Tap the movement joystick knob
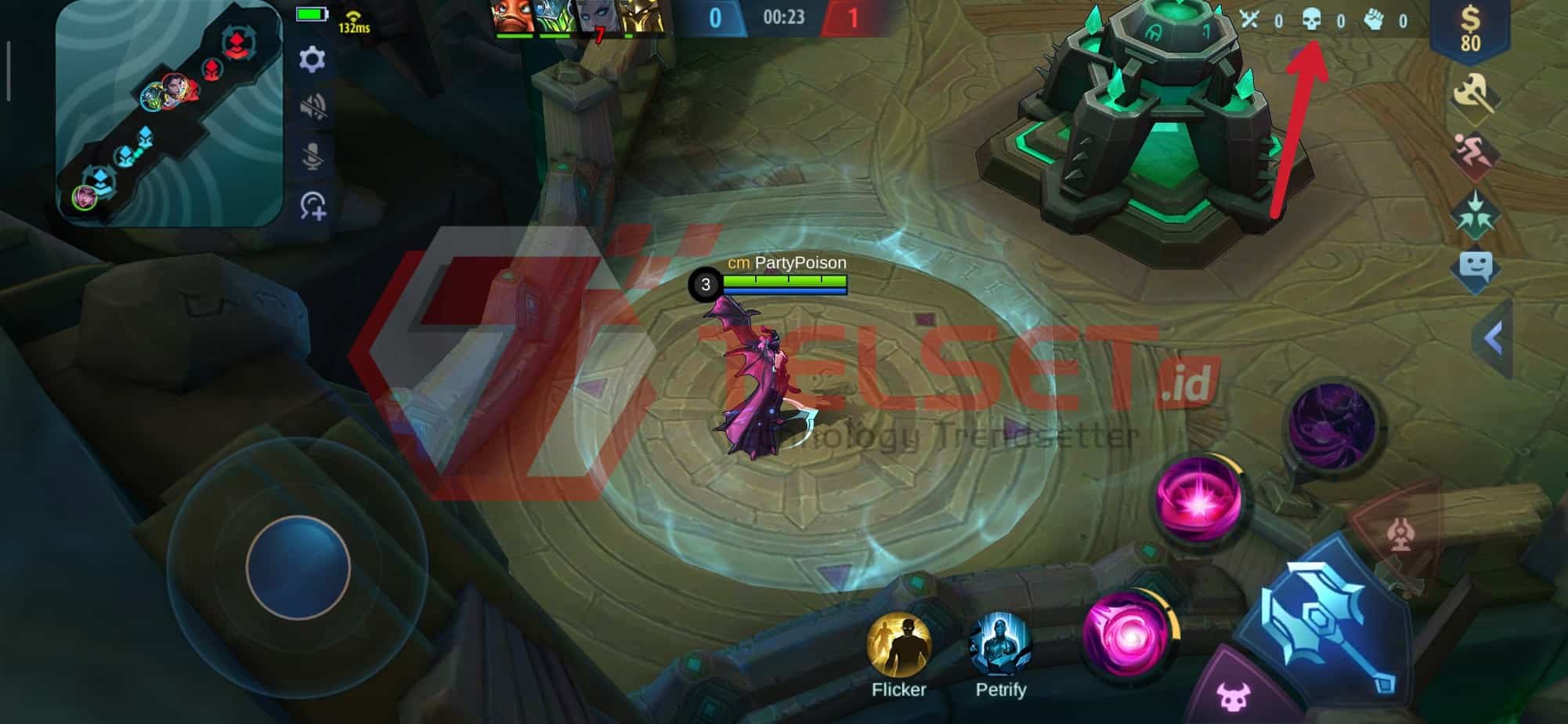 click(298, 567)
